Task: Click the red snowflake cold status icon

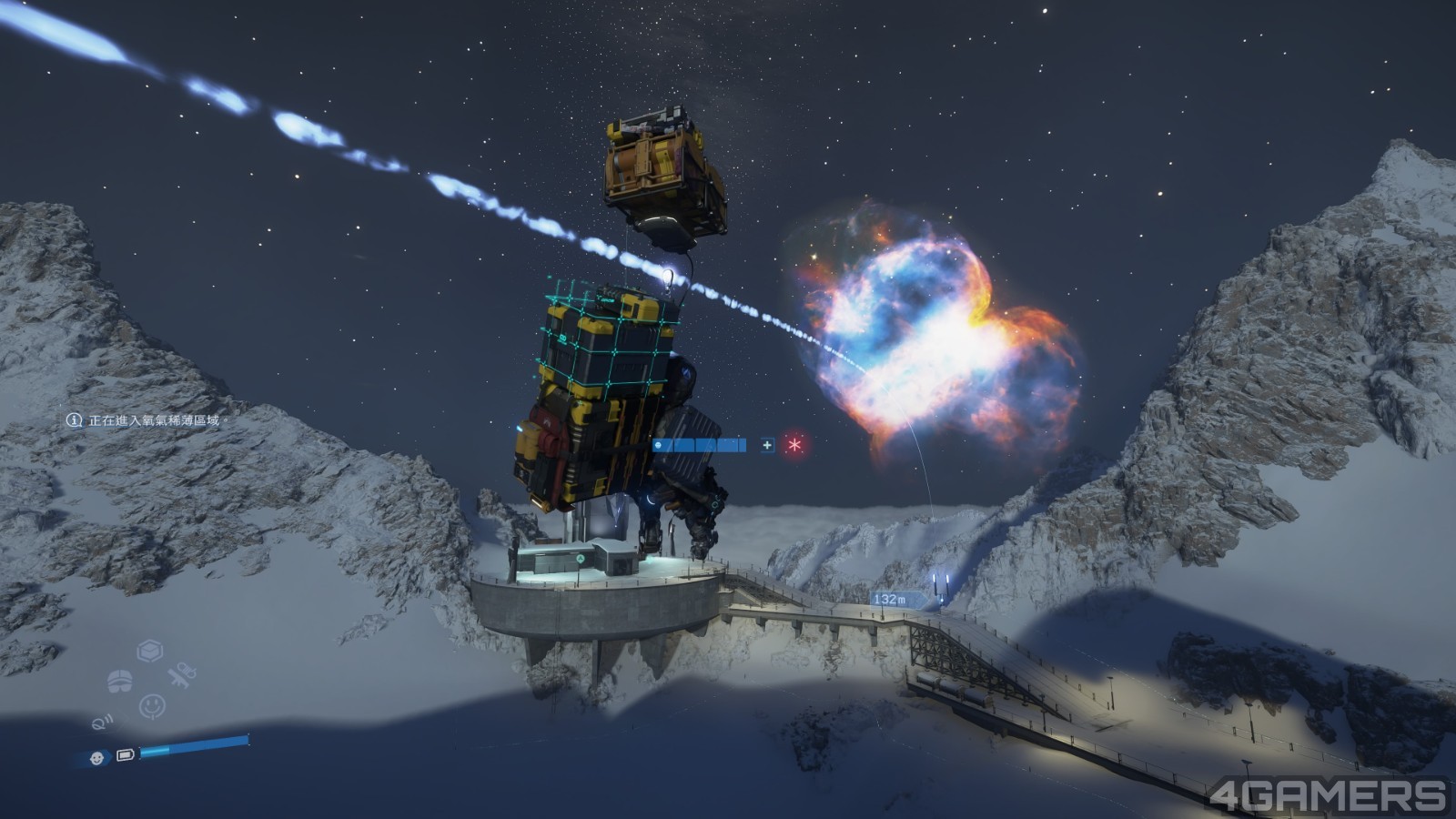Action: pos(796,445)
